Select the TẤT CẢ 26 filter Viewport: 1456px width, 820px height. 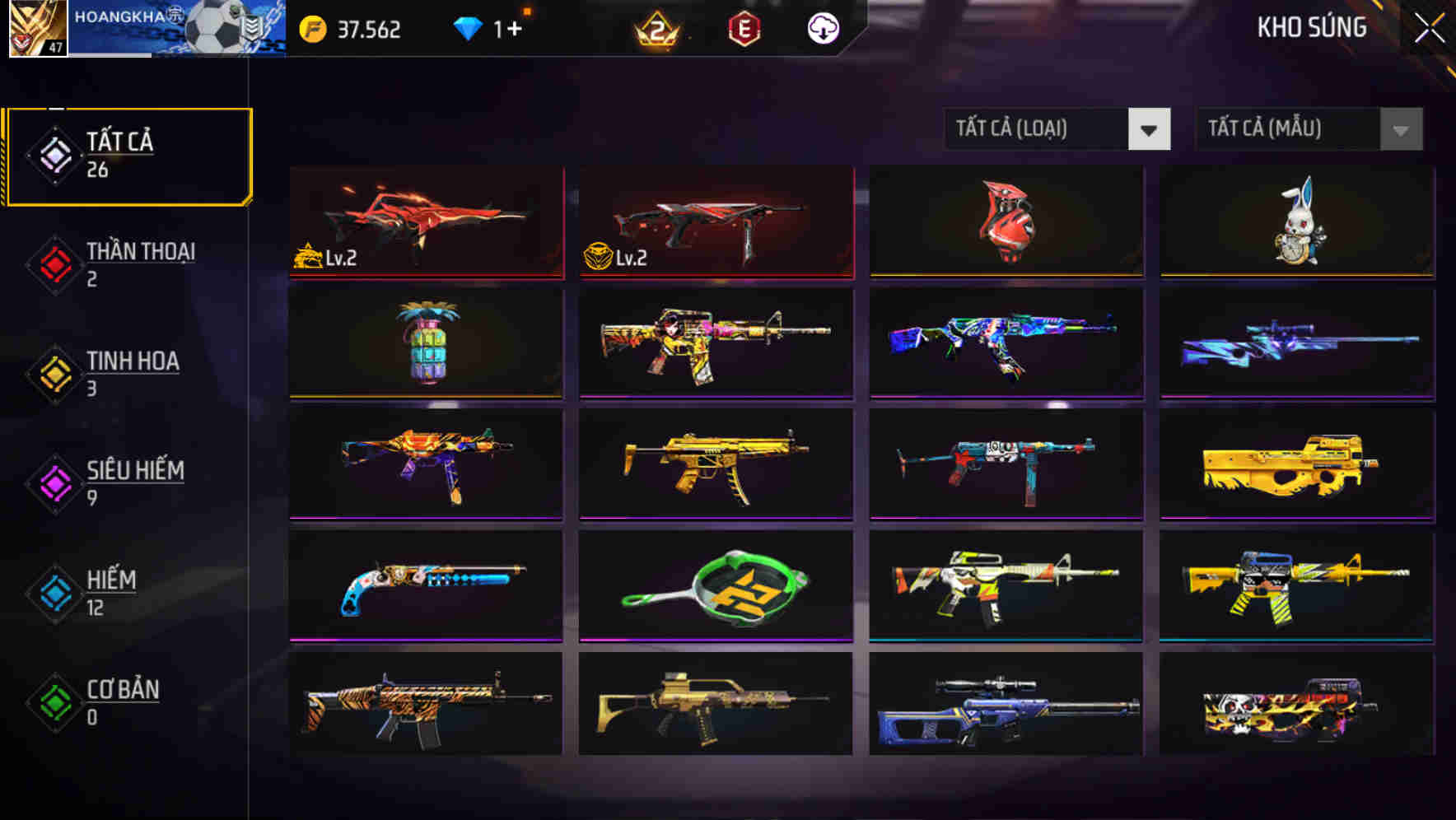click(128, 155)
